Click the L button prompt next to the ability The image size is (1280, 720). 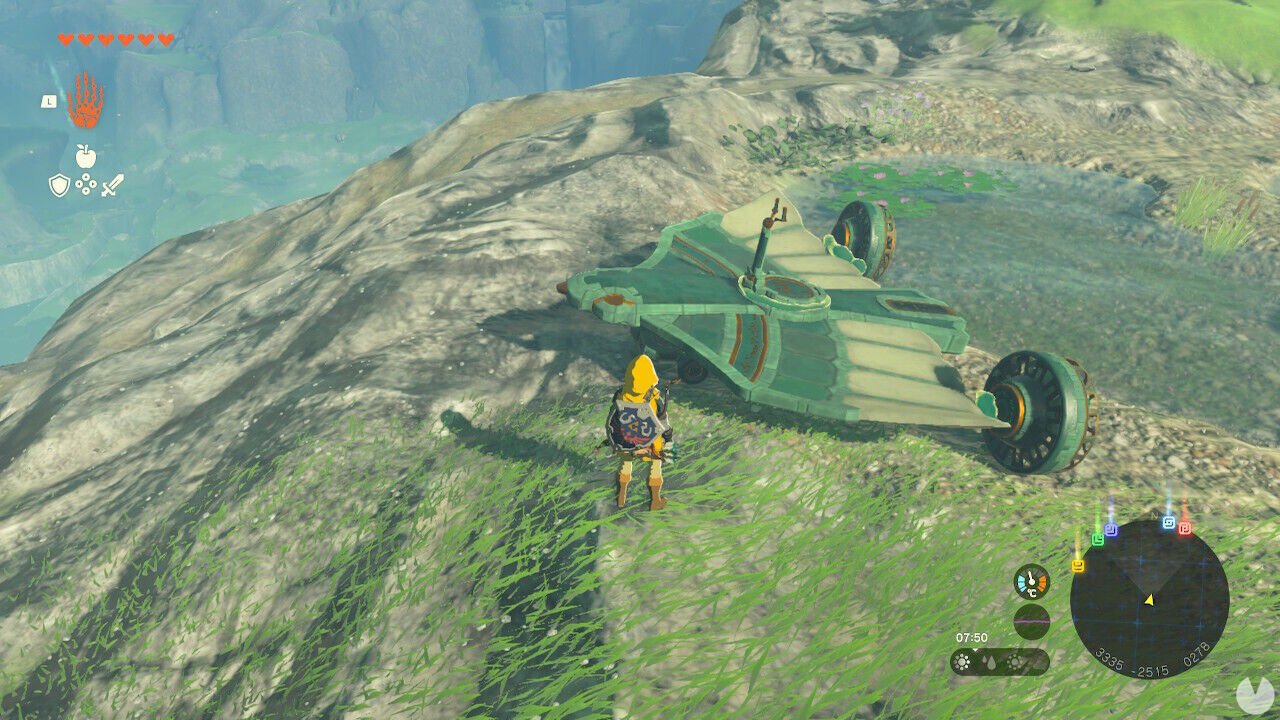49,101
